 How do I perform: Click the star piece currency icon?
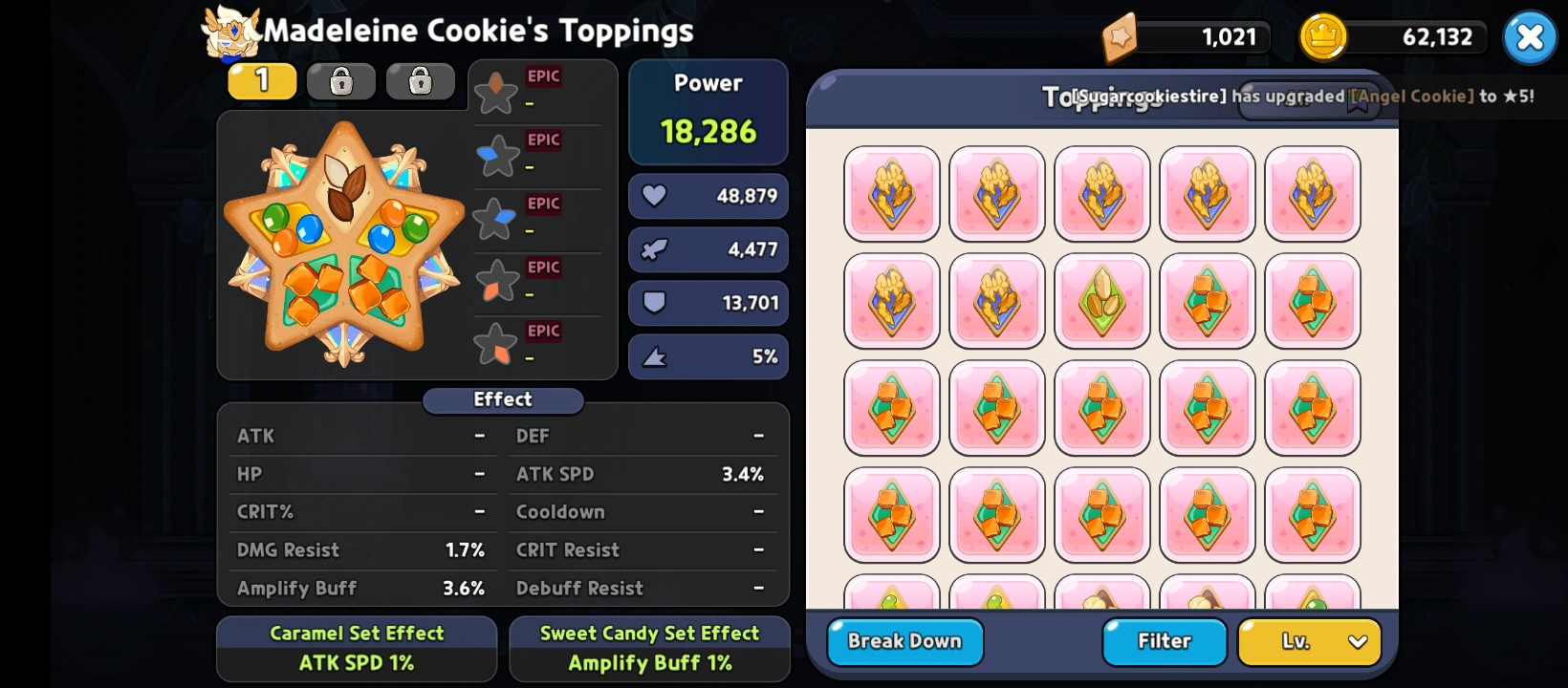(x=1121, y=36)
